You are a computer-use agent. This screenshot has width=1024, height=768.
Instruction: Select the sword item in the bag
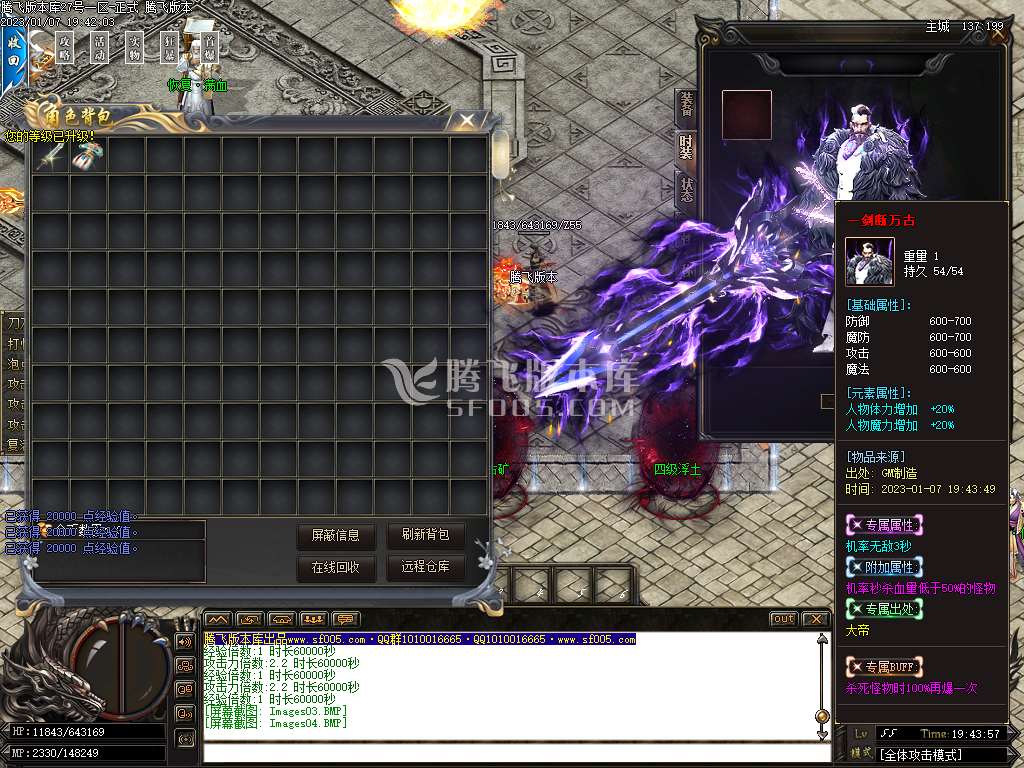(x=51, y=155)
